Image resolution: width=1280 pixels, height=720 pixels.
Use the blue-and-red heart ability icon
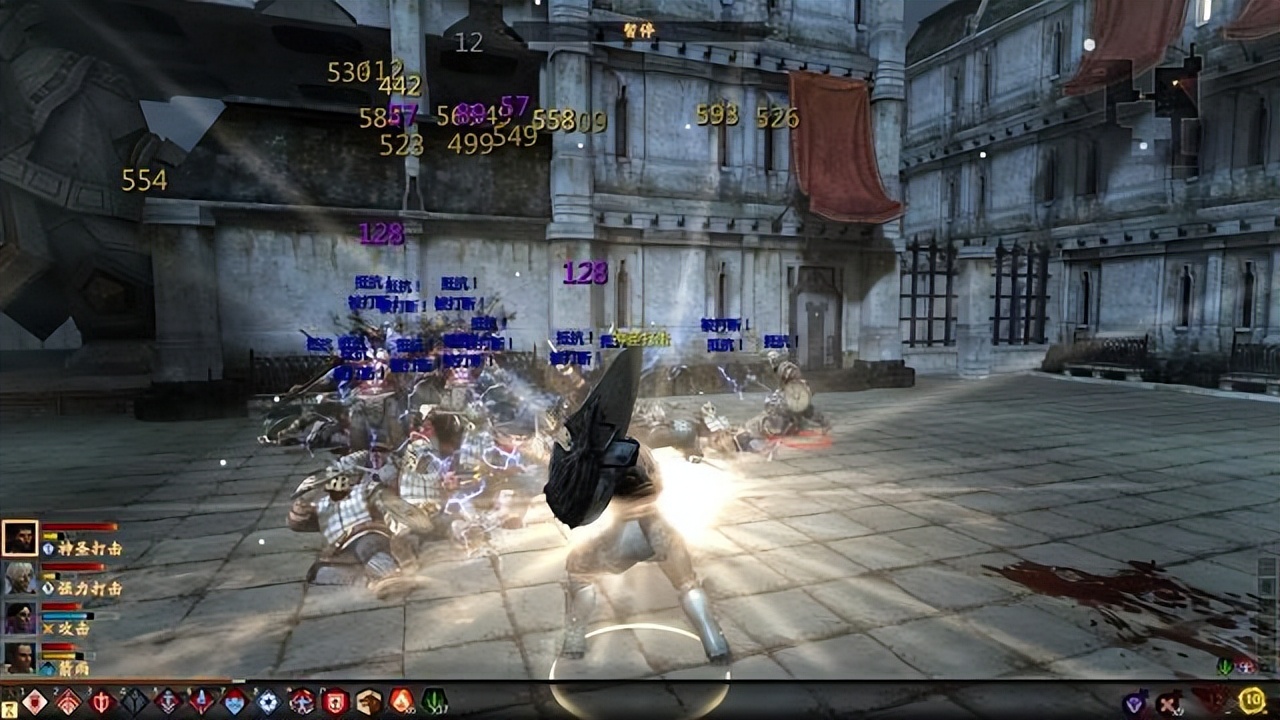234,701
